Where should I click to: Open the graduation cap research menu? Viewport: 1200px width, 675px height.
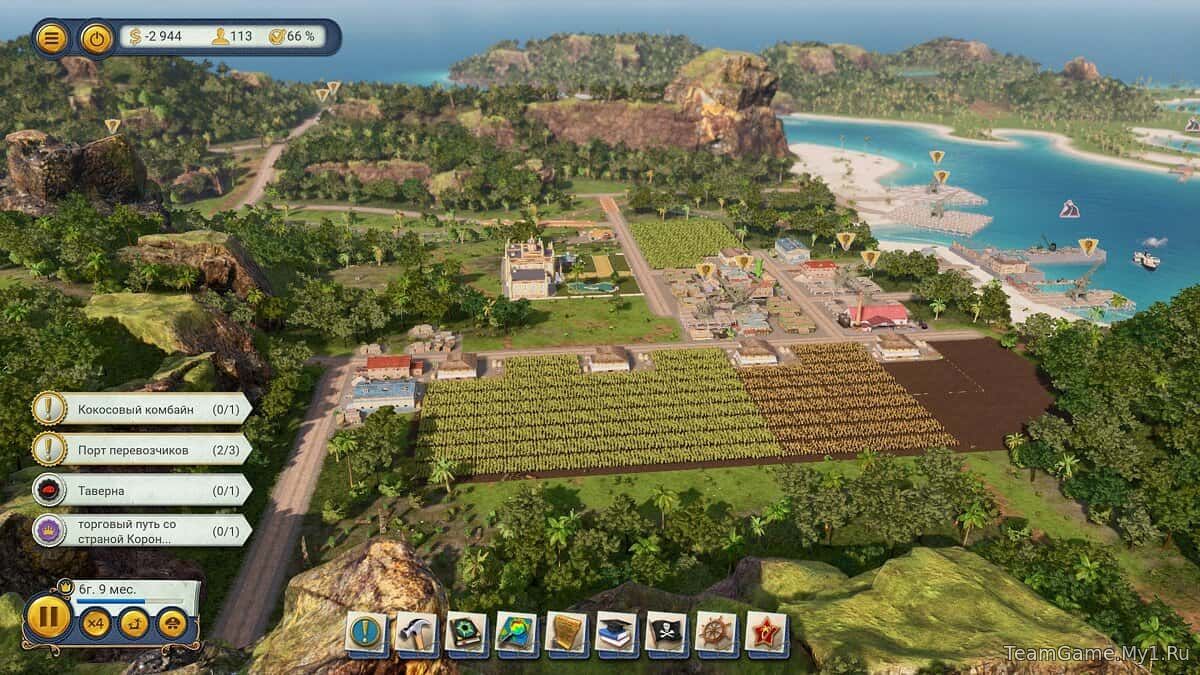(x=617, y=633)
